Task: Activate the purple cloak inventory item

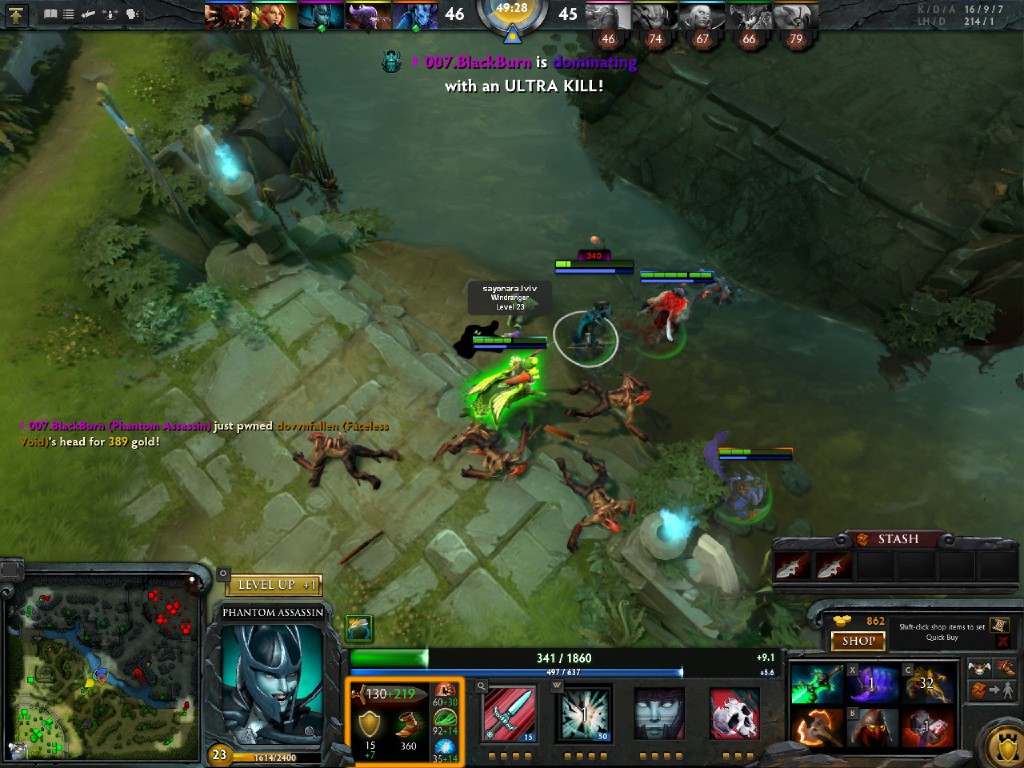Action: (x=872, y=684)
